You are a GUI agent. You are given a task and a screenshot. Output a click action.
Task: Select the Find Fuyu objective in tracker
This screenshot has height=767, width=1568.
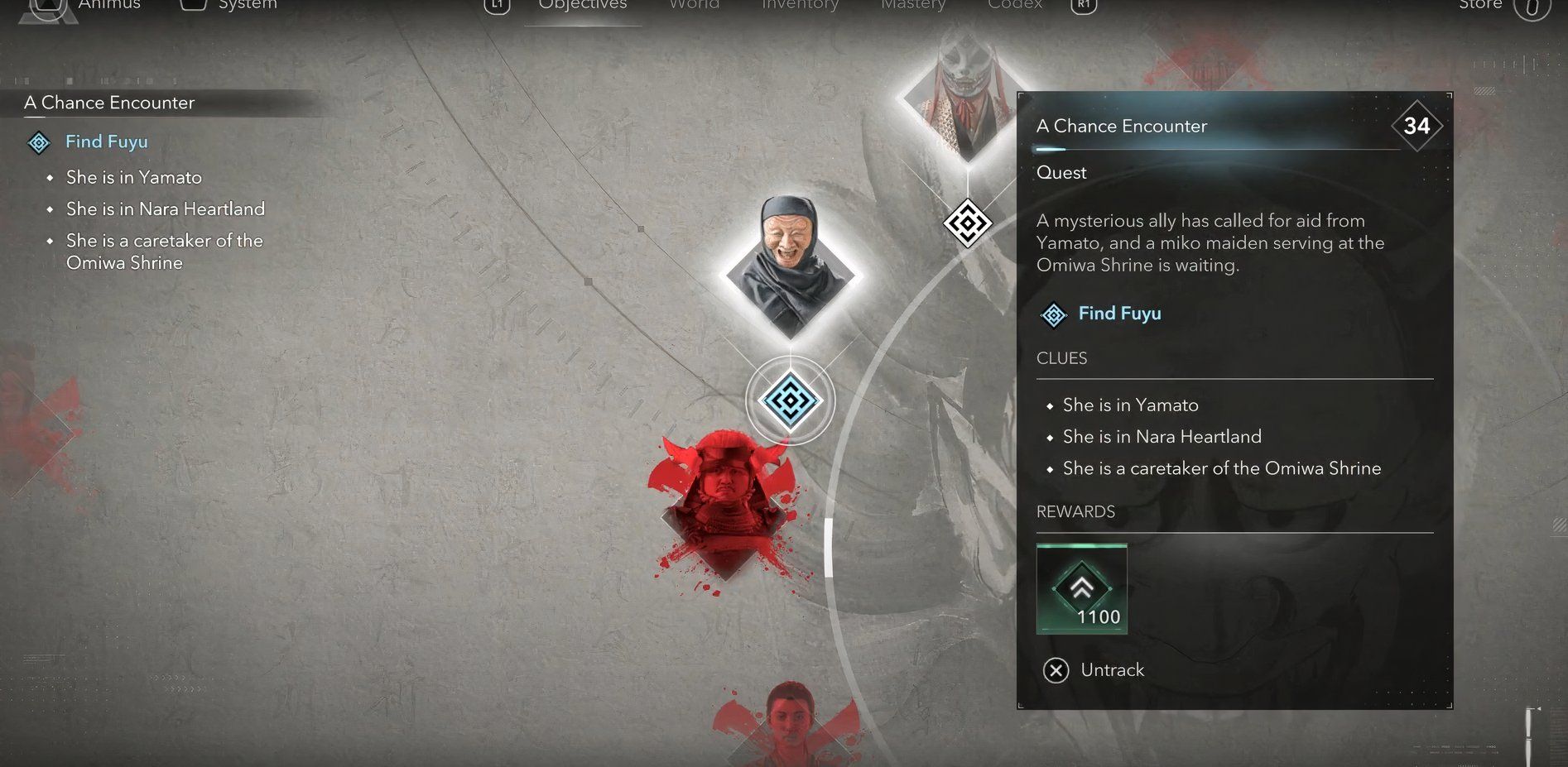click(107, 142)
